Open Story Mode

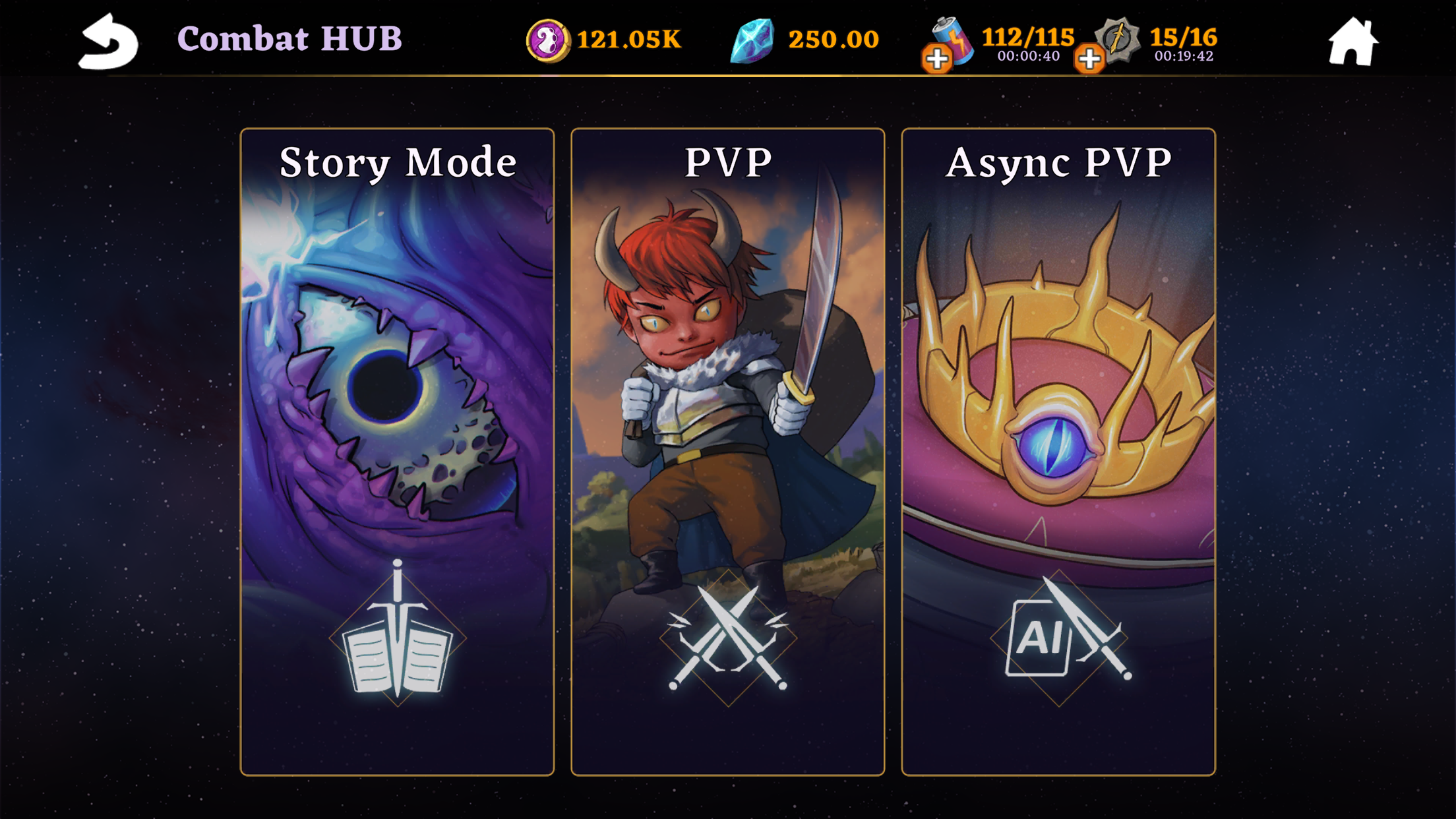pos(397,451)
